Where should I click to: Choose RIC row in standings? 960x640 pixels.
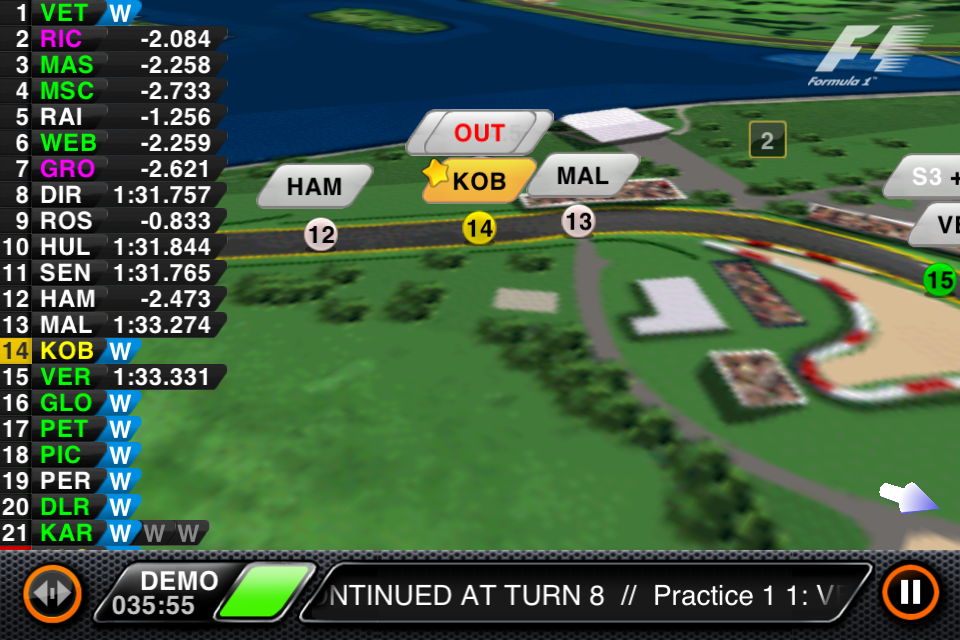[x=110, y=39]
